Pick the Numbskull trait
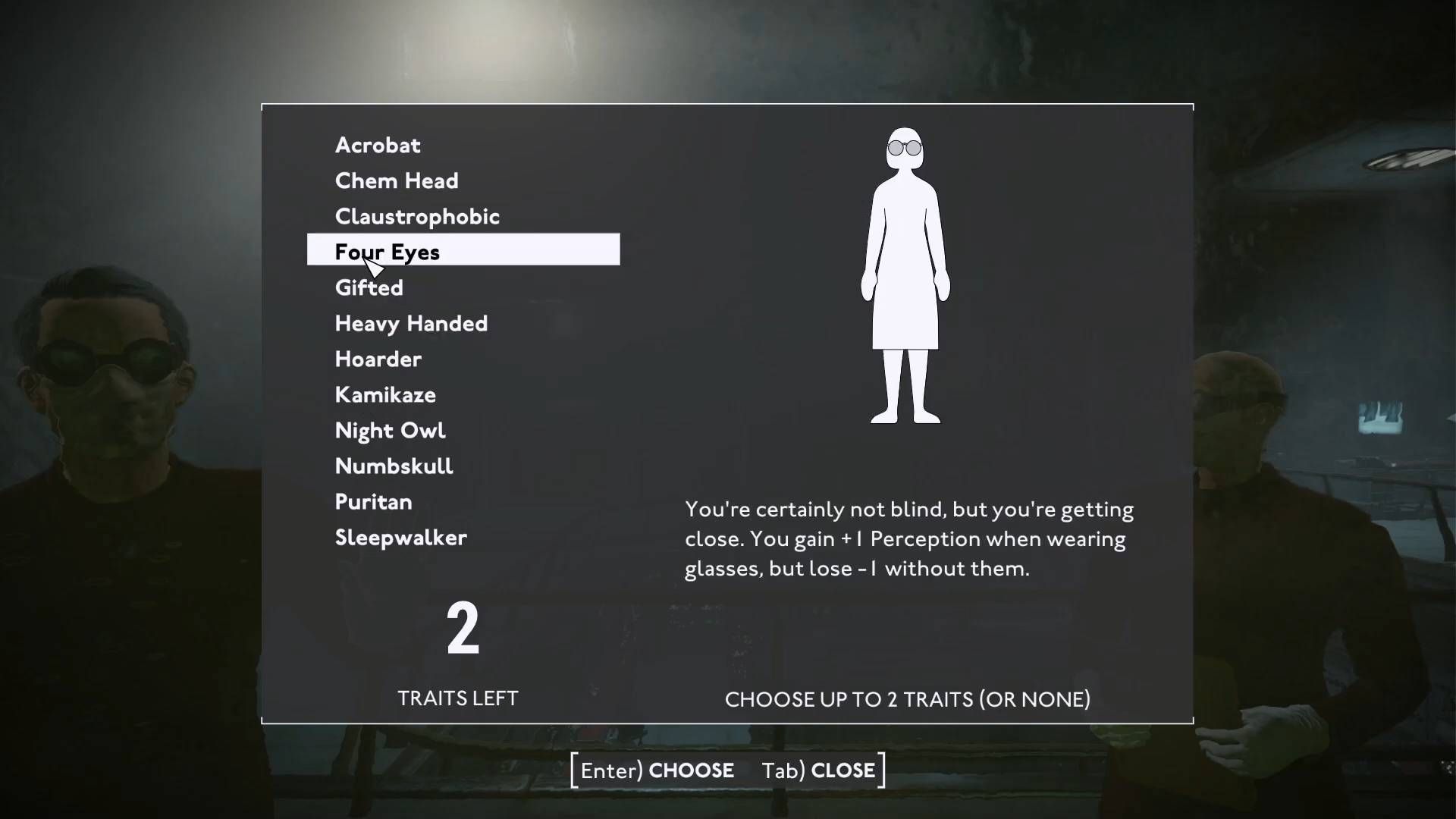1456x819 pixels. 394,466
